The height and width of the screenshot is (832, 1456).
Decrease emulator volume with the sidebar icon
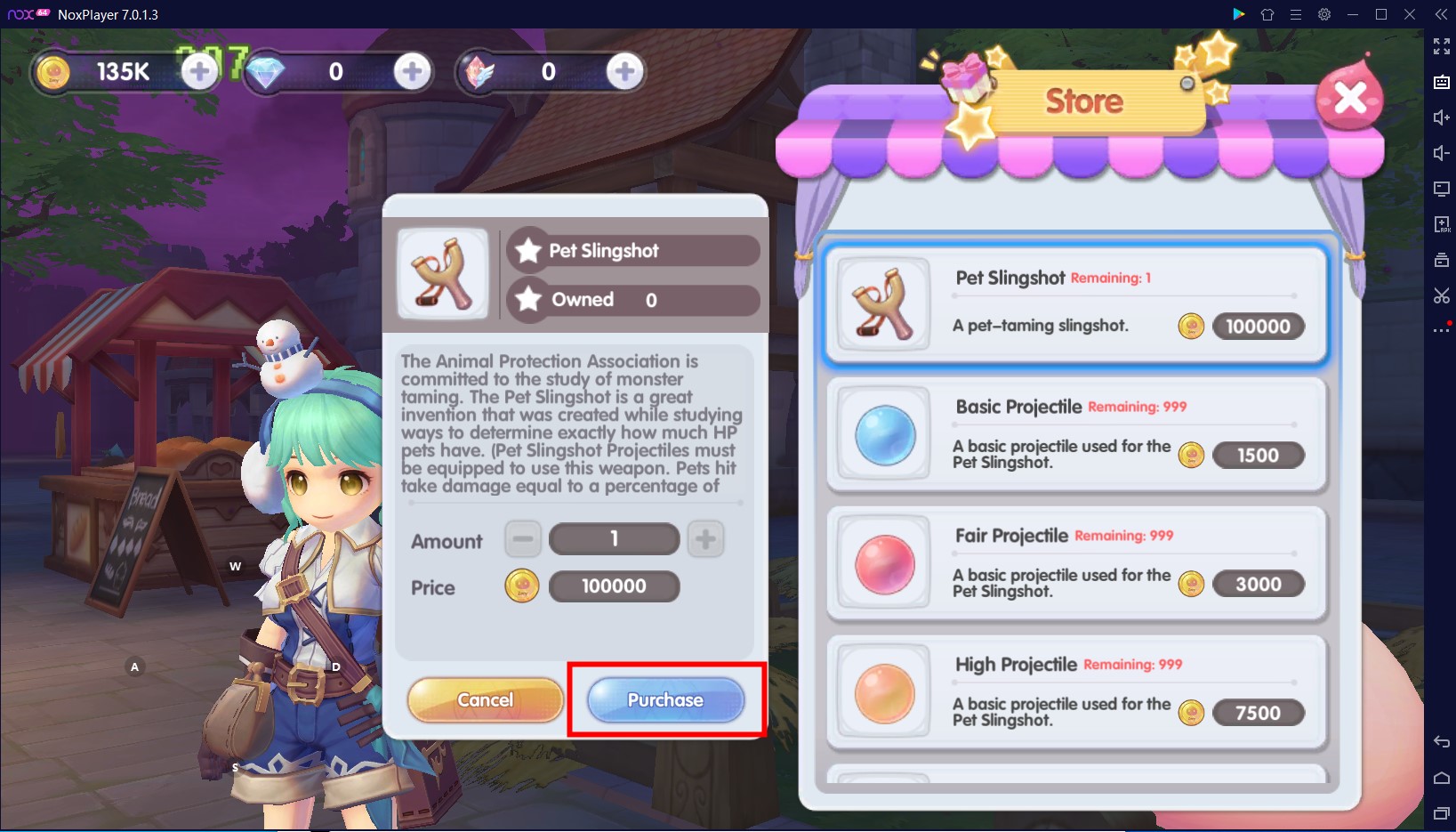1443,152
